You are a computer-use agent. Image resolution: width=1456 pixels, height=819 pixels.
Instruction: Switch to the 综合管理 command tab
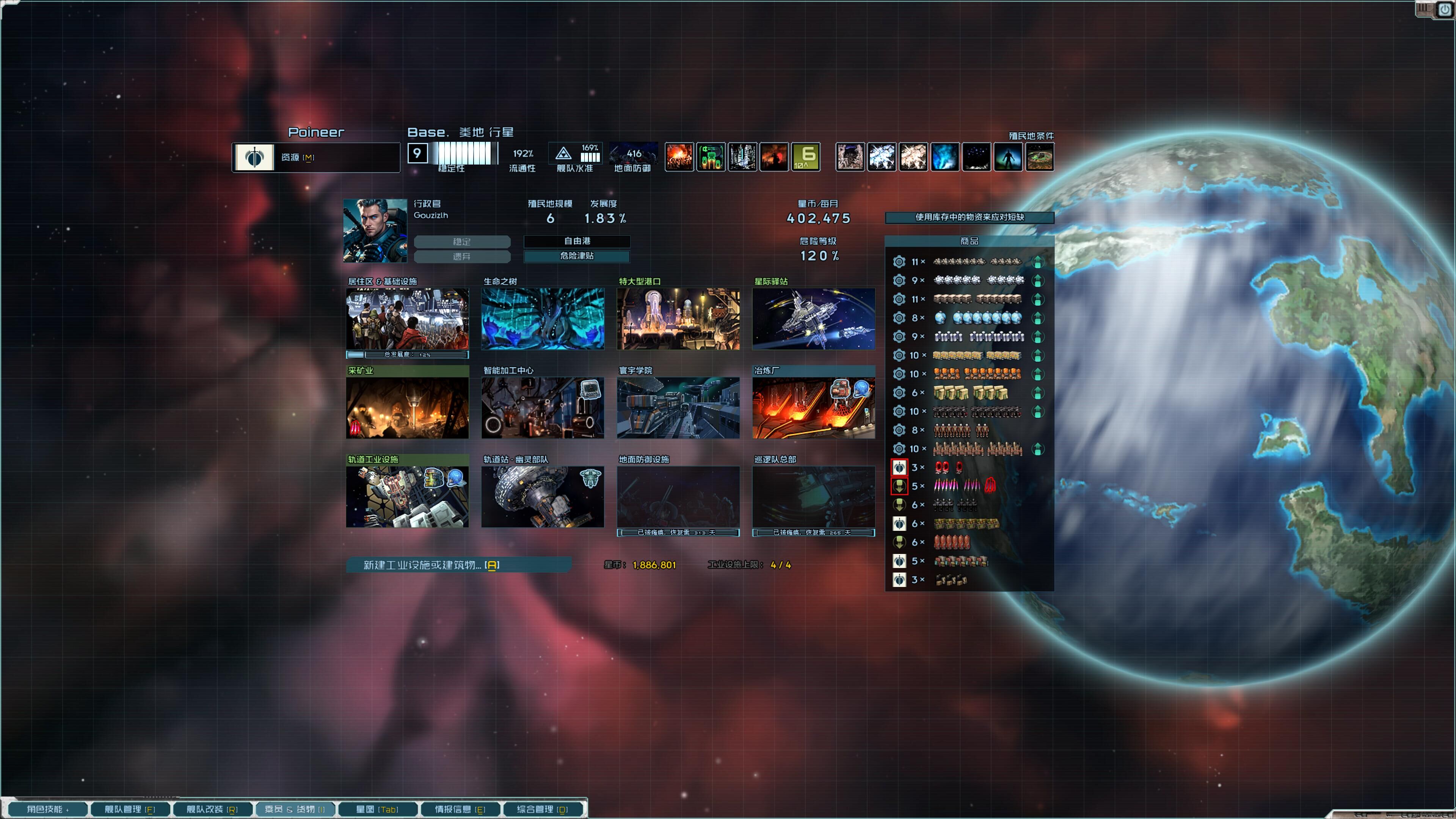coord(542,810)
